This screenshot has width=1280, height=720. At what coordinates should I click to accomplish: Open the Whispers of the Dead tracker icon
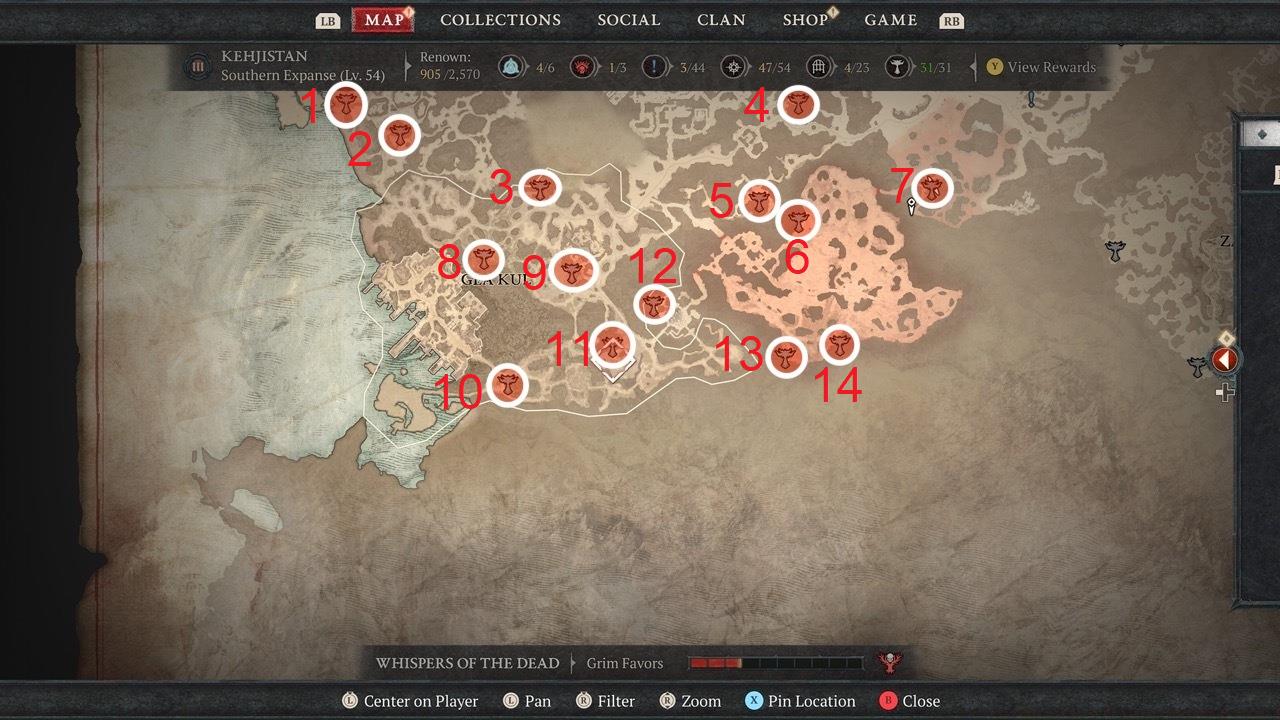[886, 662]
